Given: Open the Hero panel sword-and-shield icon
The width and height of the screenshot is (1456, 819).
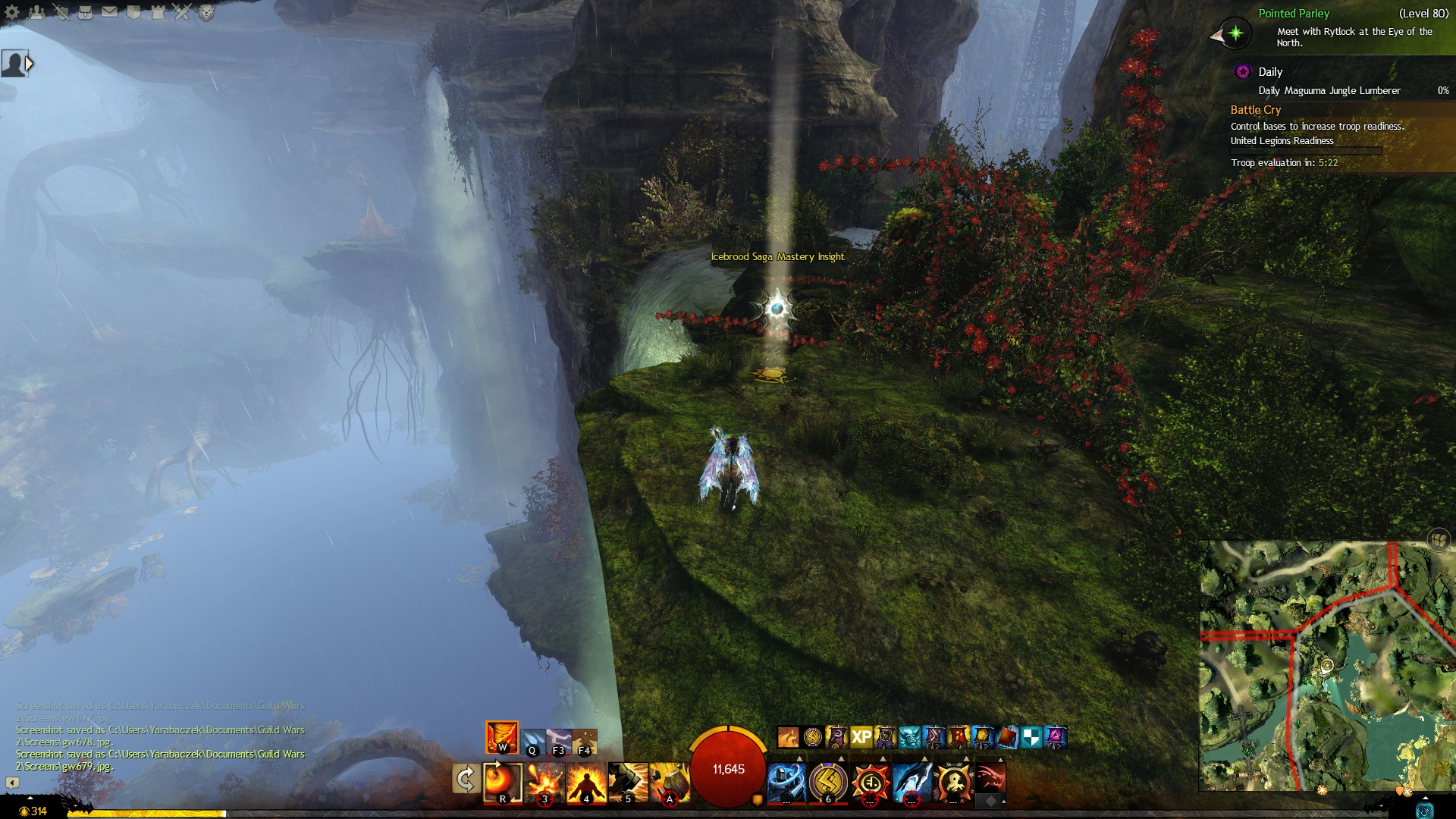Looking at the screenshot, I should (x=61, y=12).
